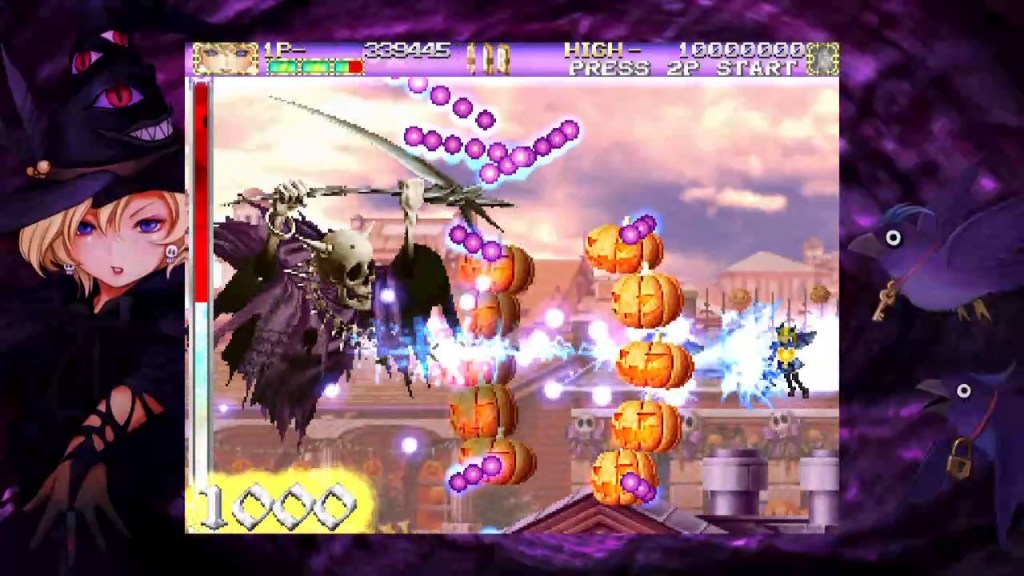Click the bomb stock icons beside the score
The width and height of the screenshot is (1024, 576).
click(x=485, y=57)
